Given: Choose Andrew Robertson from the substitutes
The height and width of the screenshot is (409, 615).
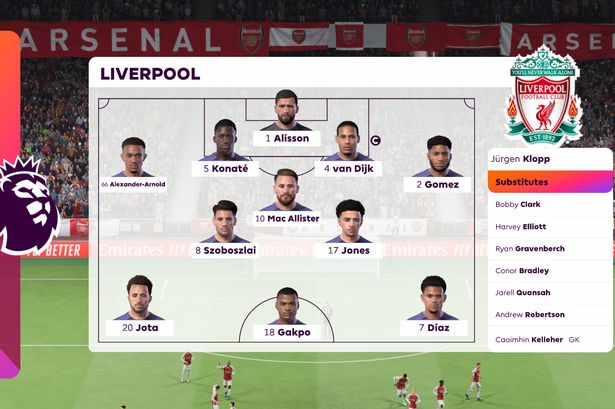Looking at the screenshot, I should point(550,315).
